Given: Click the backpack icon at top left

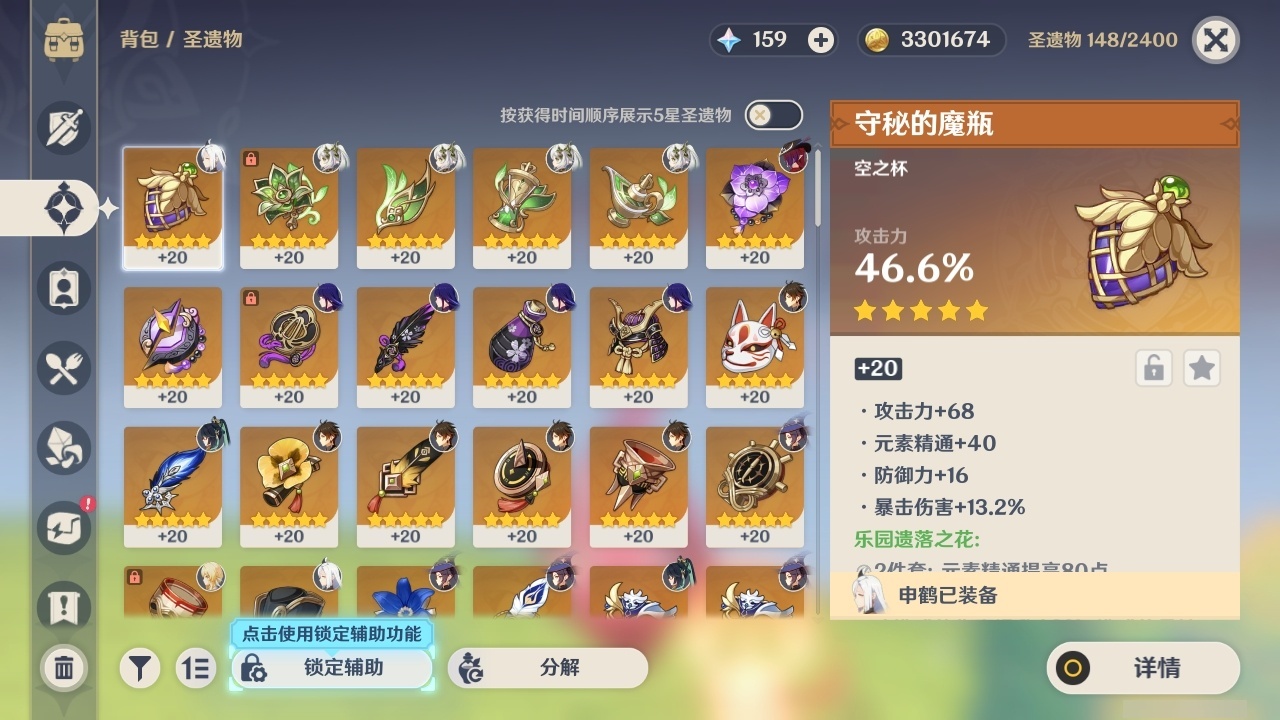Looking at the screenshot, I should tap(63, 40).
